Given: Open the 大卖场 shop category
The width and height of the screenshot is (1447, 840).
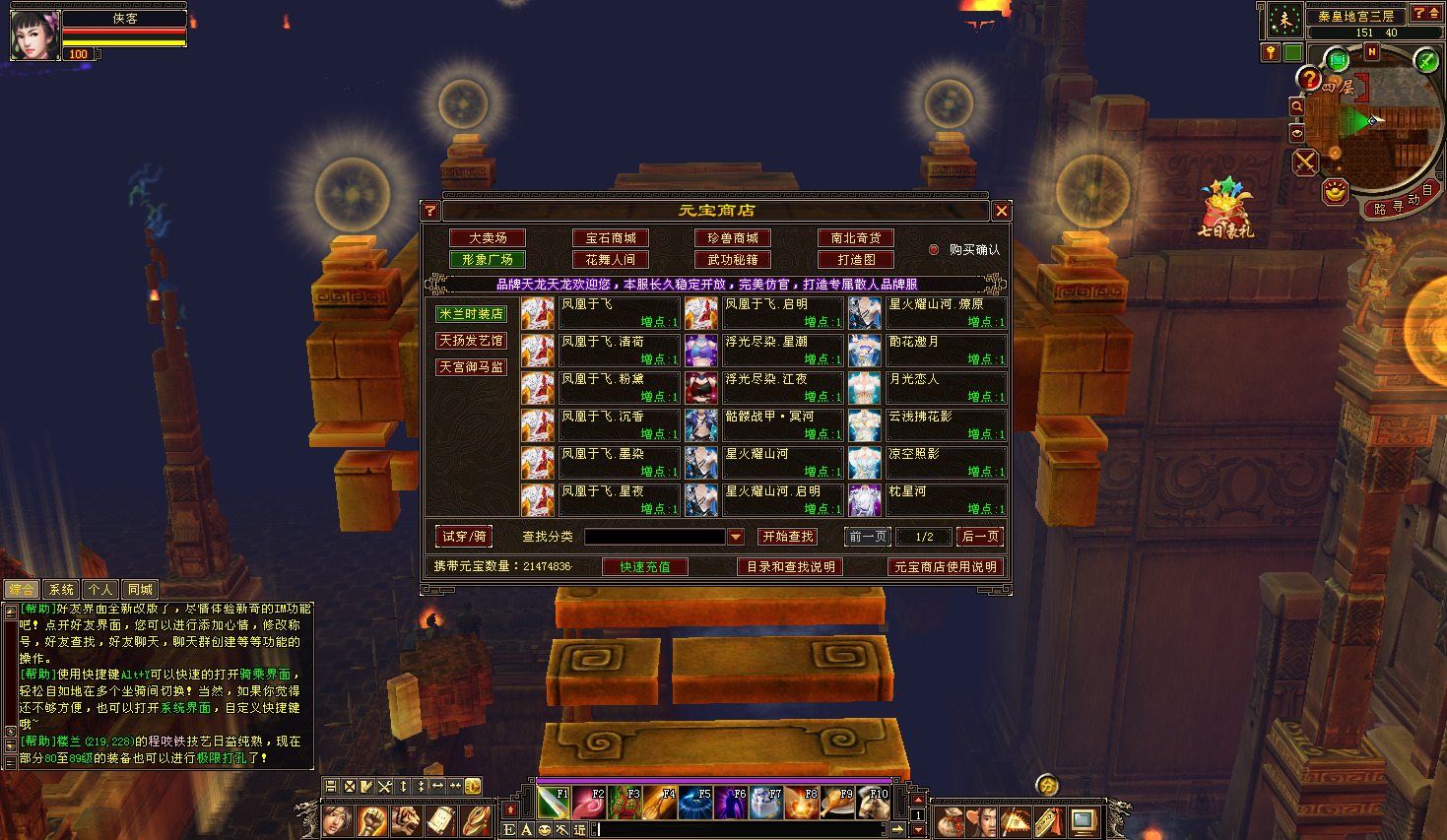Looking at the screenshot, I should tap(488, 238).
